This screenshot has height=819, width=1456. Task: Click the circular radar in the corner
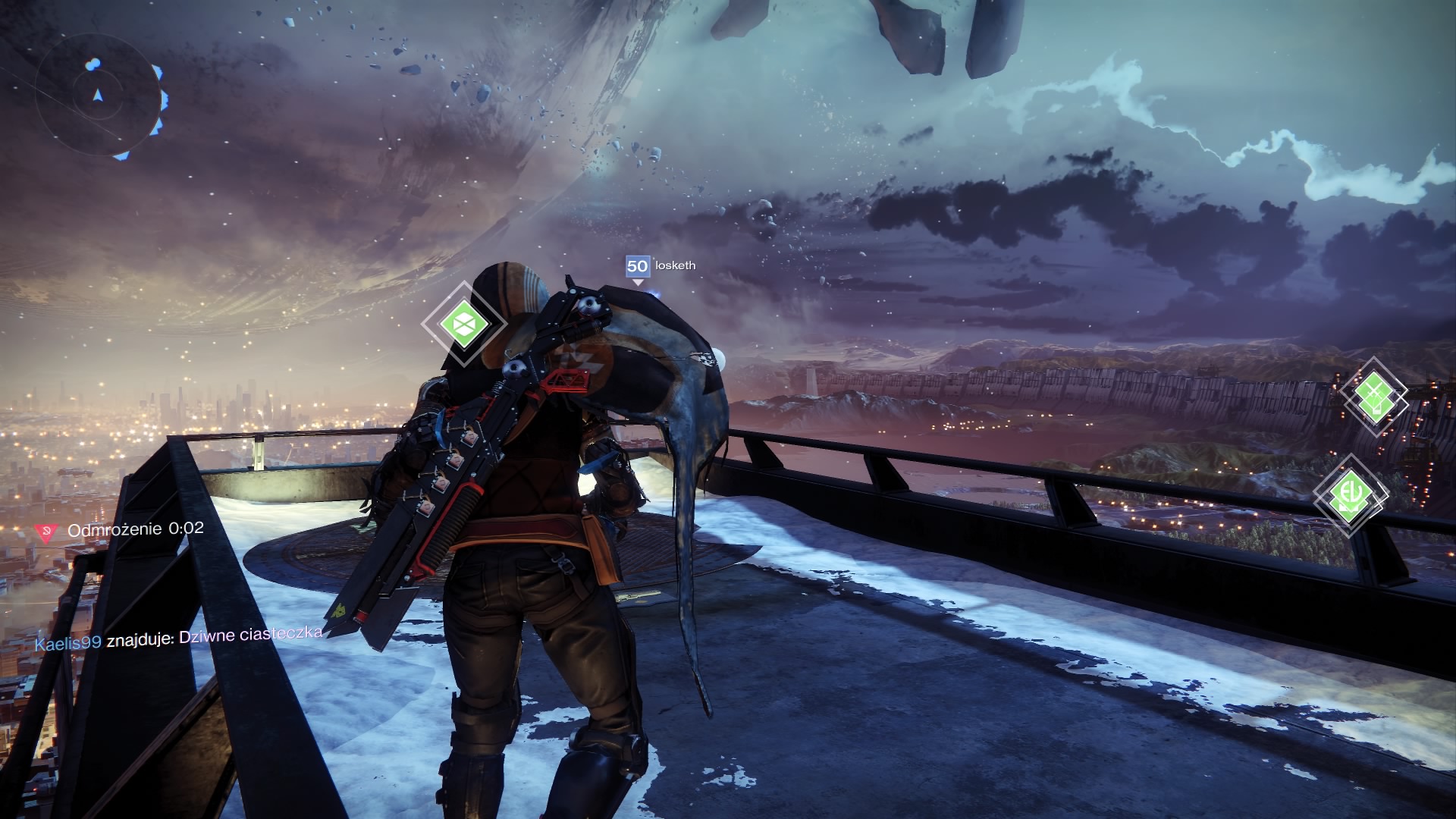98,97
